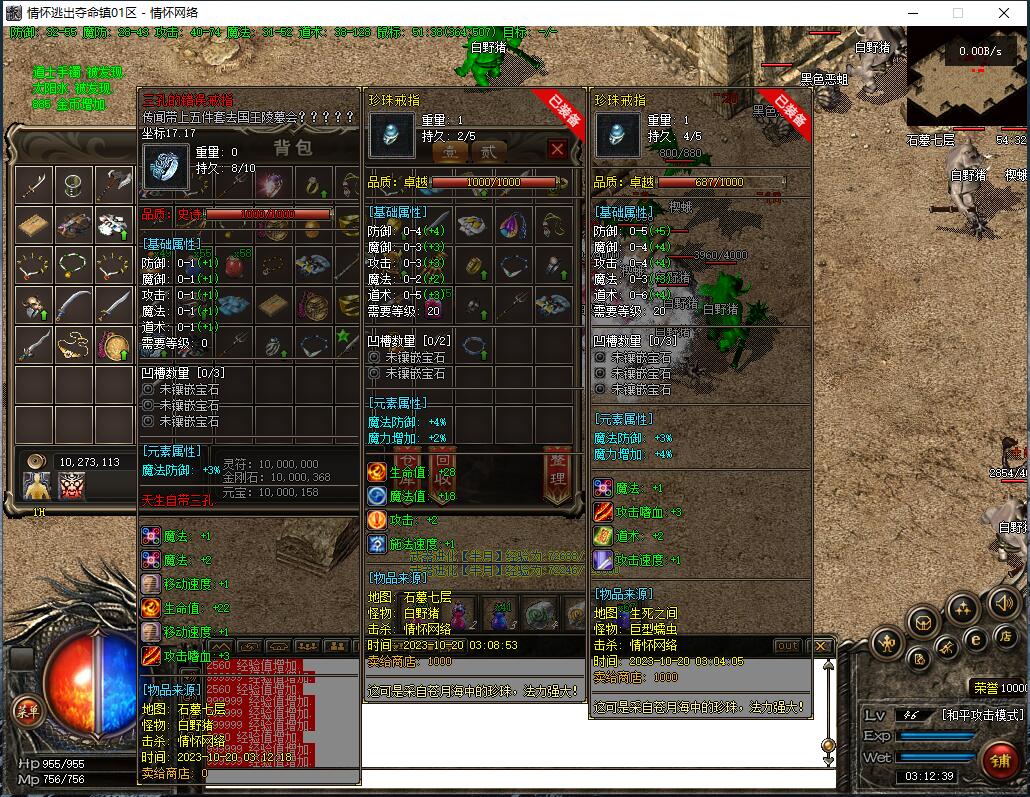This screenshot has width=1030, height=797.
Task: Close the backpack window with the red X
Action: click(557, 150)
